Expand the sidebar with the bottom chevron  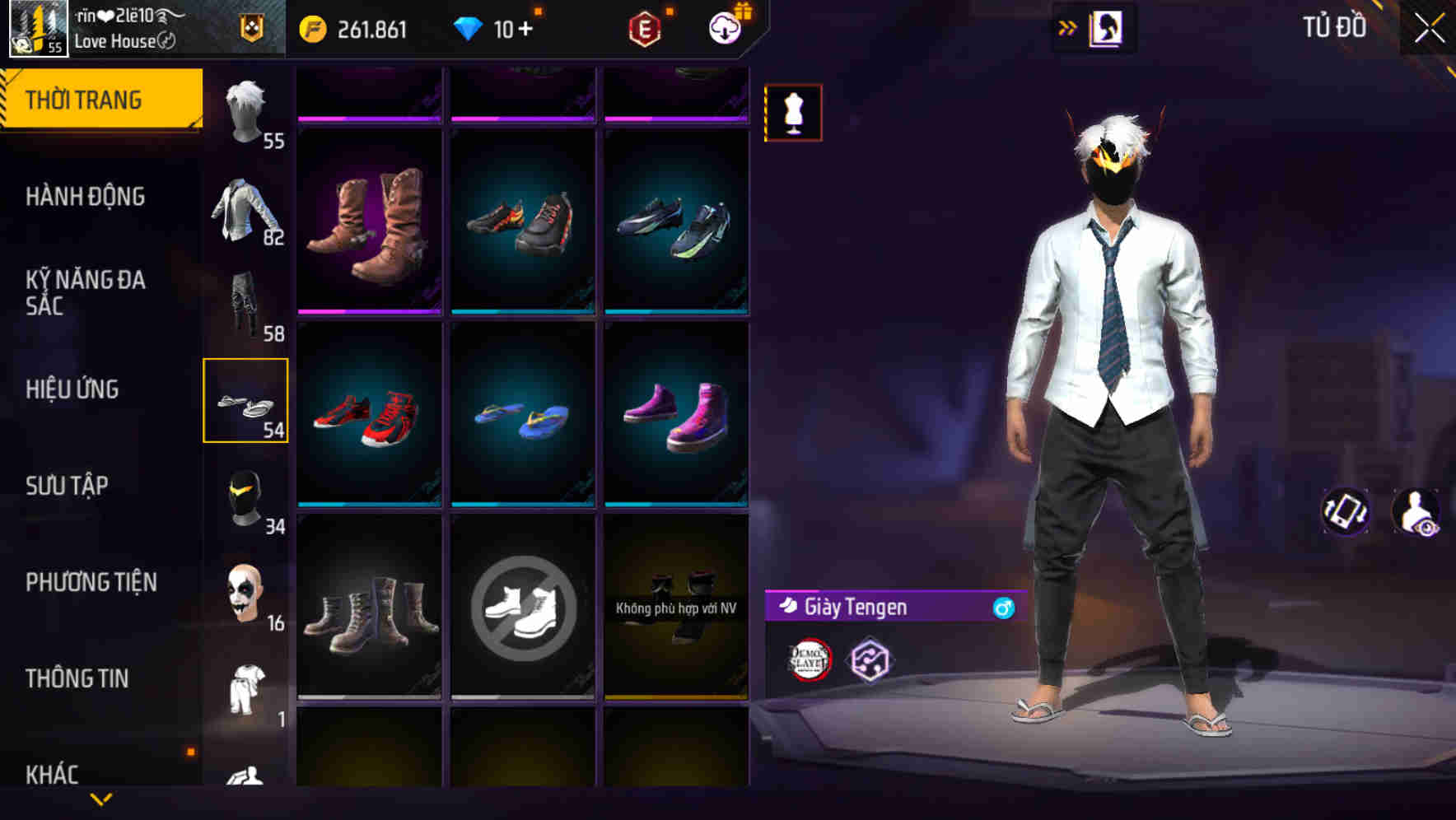point(101,800)
